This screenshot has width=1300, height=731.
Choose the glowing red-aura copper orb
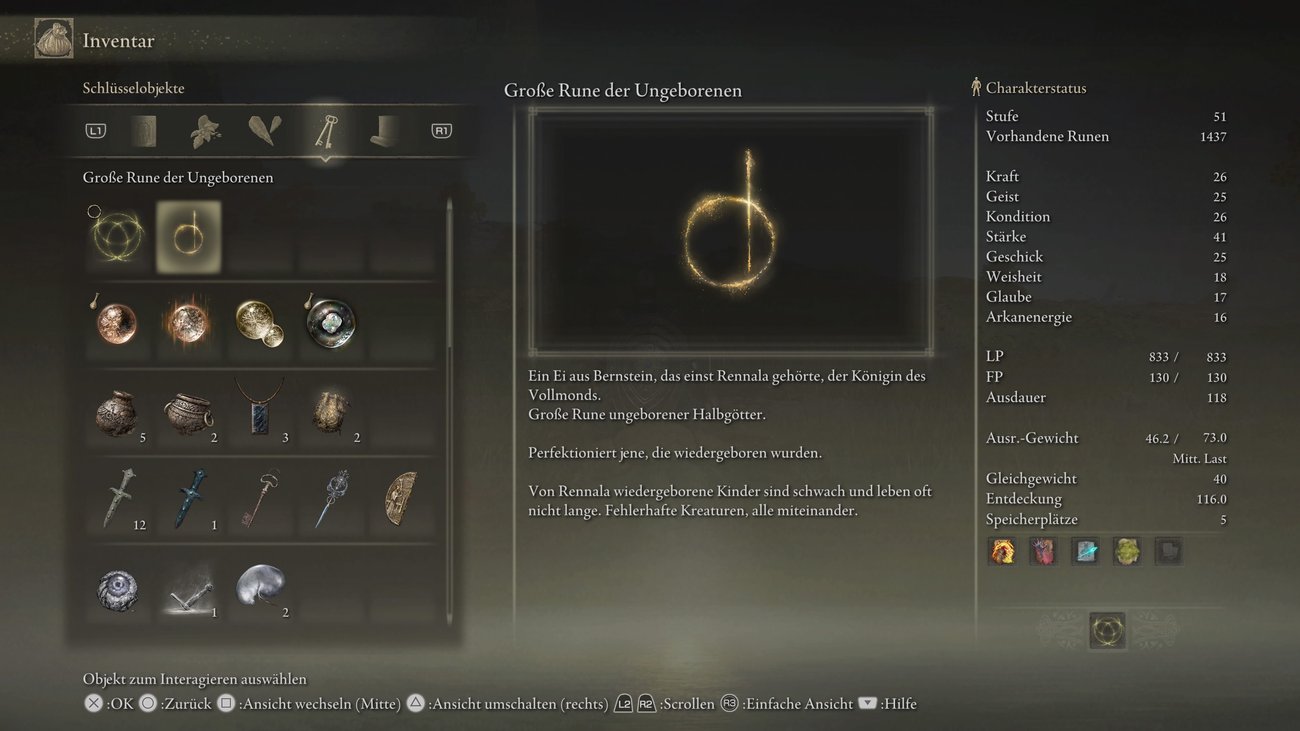pyautogui.click(x=188, y=323)
